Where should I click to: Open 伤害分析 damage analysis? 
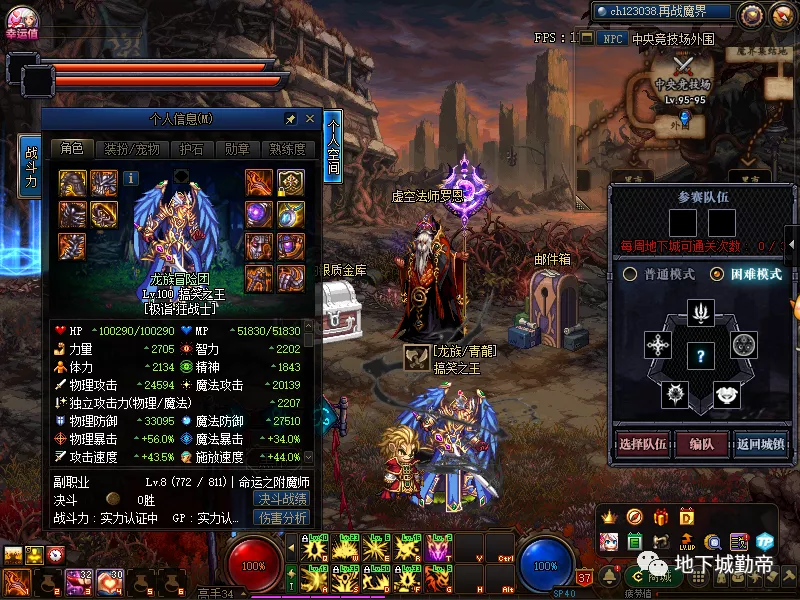pyautogui.click(x=282, y=518)
